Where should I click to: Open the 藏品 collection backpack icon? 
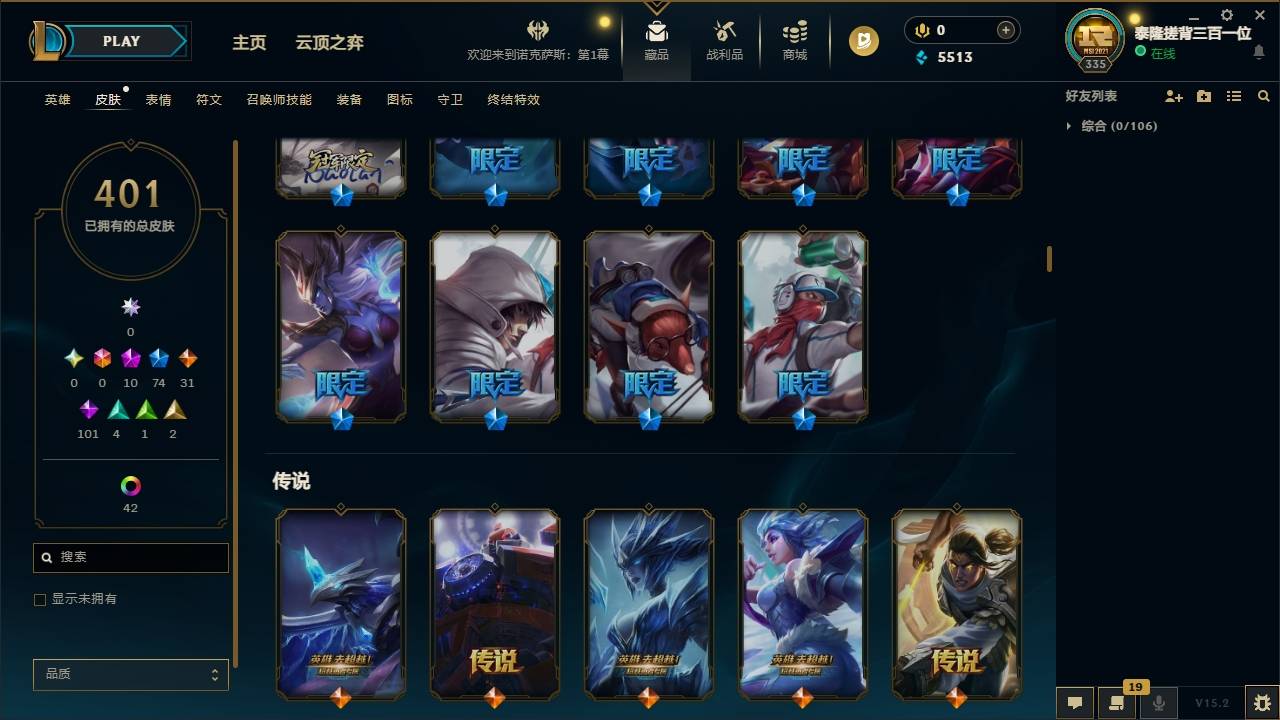coord(656,33)
